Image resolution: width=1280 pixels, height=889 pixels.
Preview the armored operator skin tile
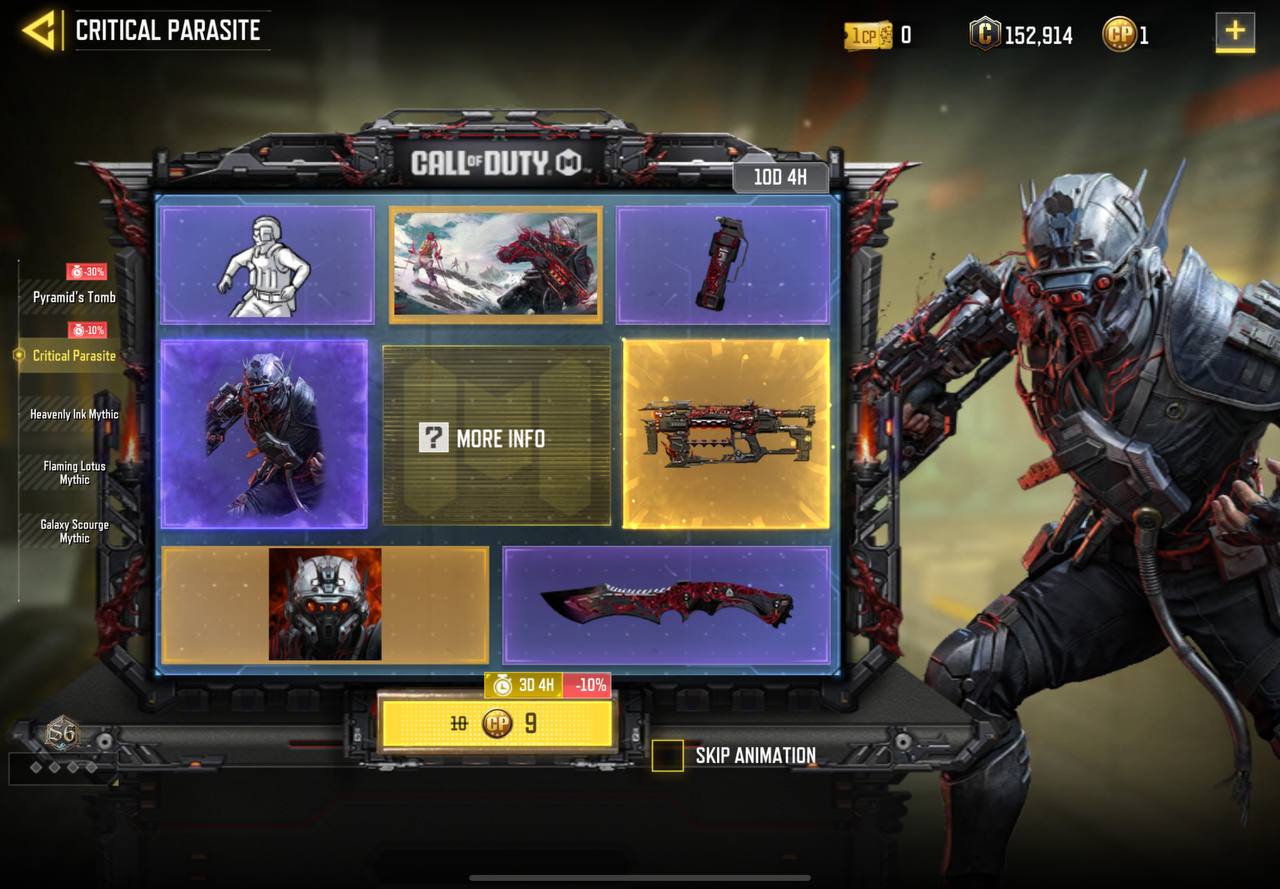click(x=264, y=434)
